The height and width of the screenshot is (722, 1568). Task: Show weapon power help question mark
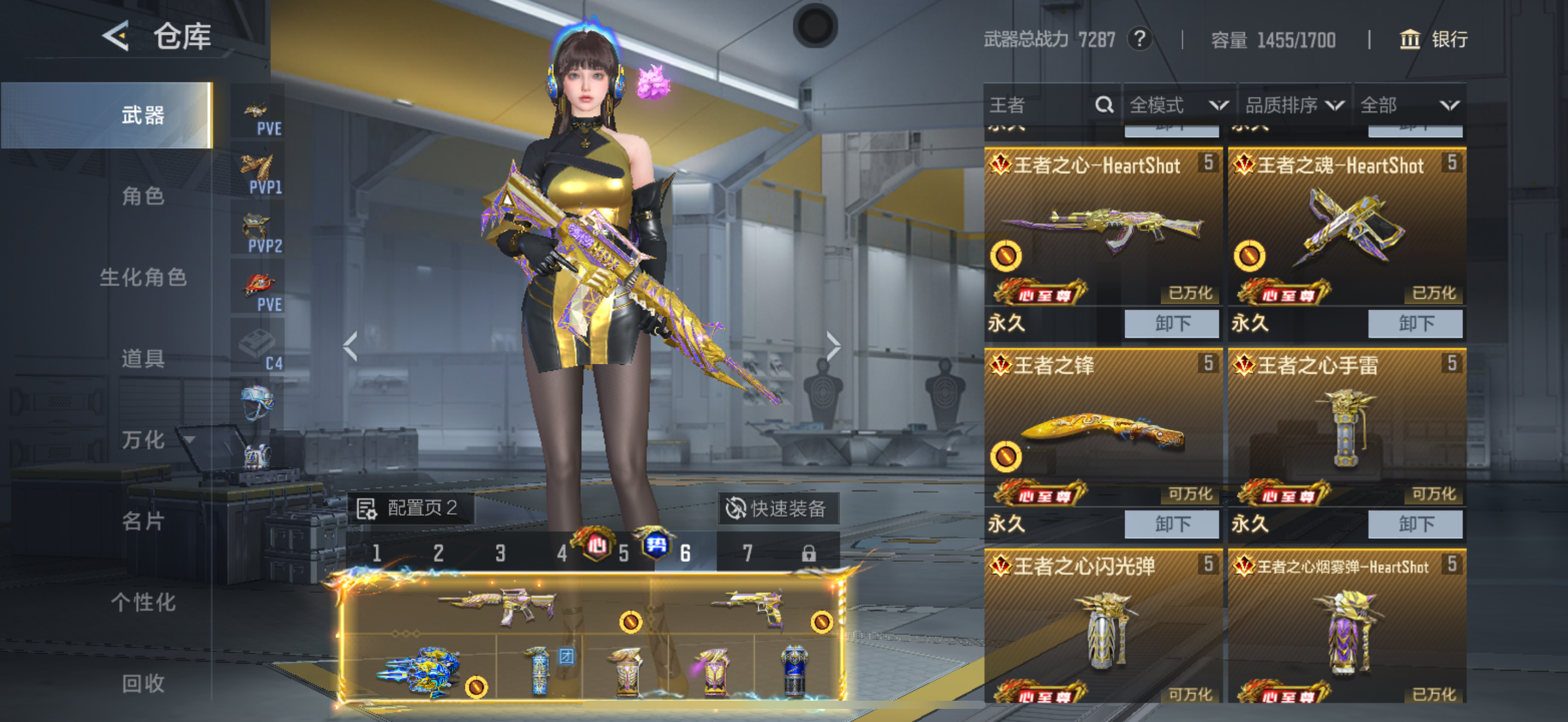[1139, 39]
